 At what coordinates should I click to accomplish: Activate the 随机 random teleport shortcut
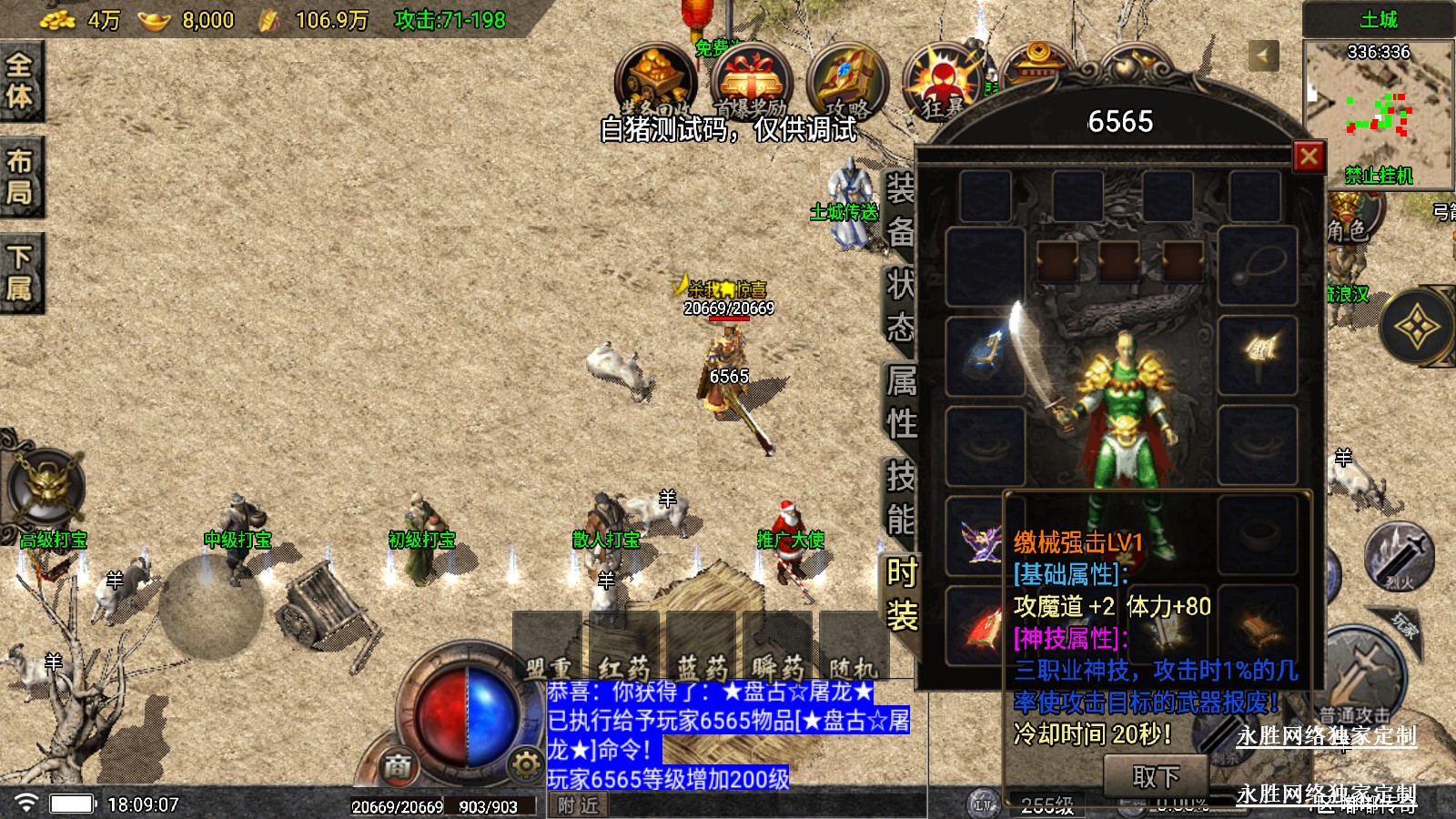(854, 662)
